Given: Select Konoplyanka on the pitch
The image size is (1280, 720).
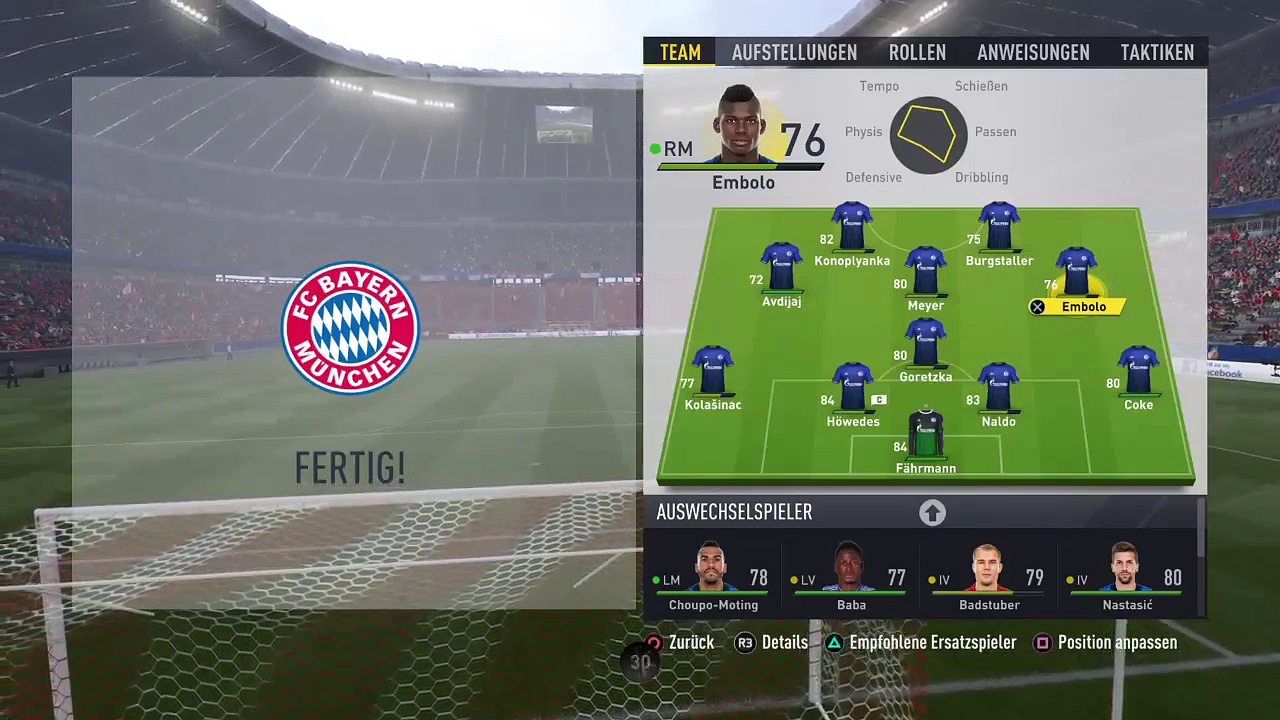Looking at the screenshot, I should pyautogui.click(x=852, y=229).
